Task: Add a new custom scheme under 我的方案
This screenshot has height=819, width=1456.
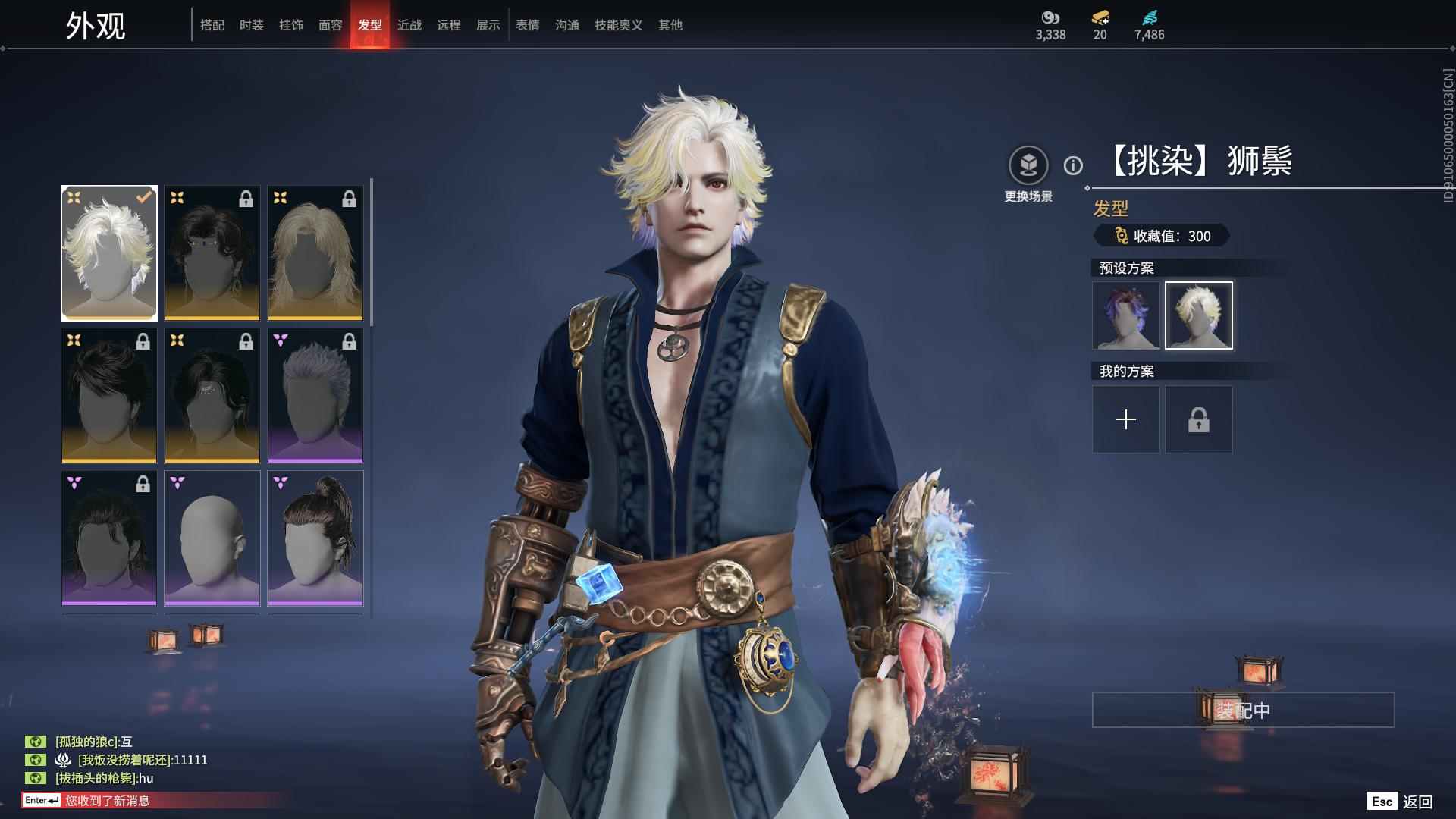Action: [x=1126, y=419]
